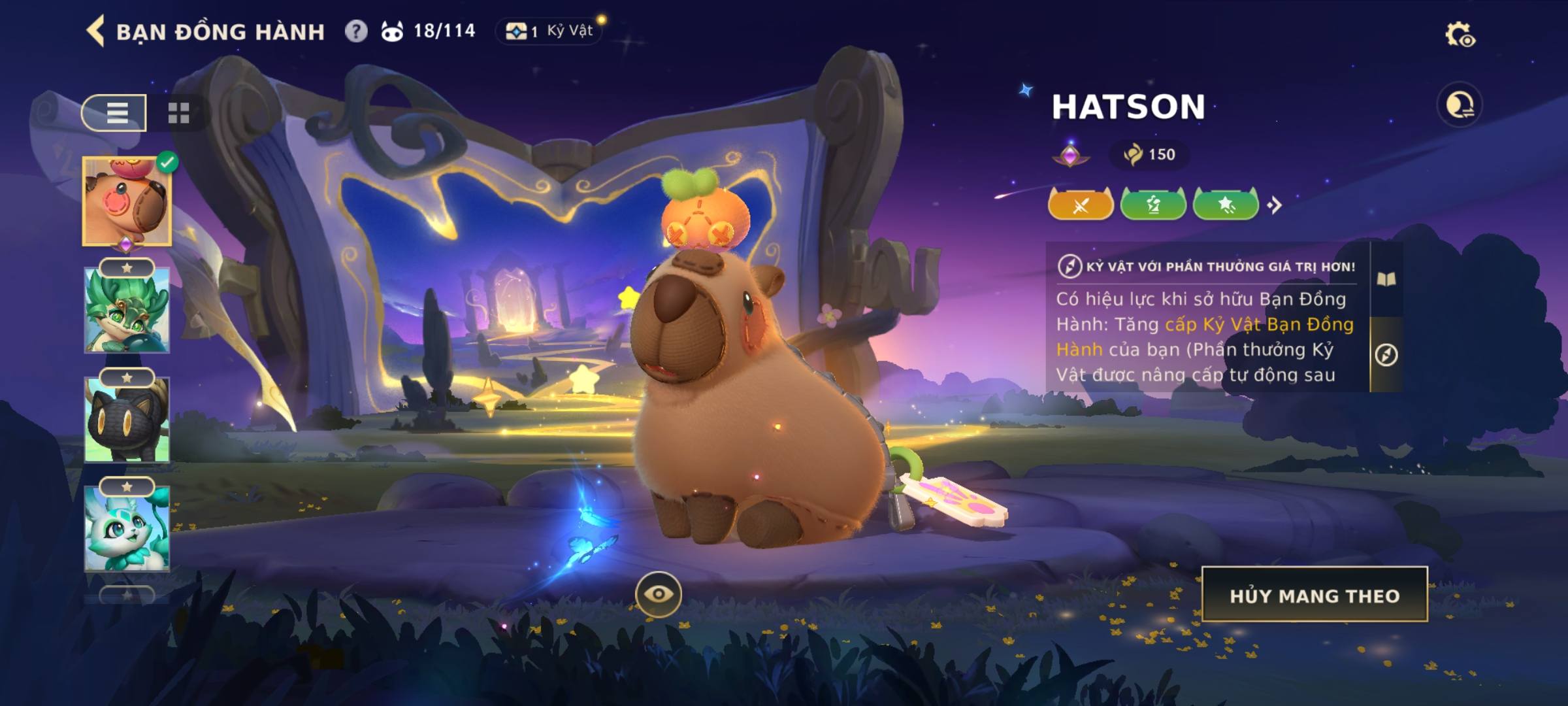
Task: Open the round profile icon near Hatson
Action: (1460, 105)
